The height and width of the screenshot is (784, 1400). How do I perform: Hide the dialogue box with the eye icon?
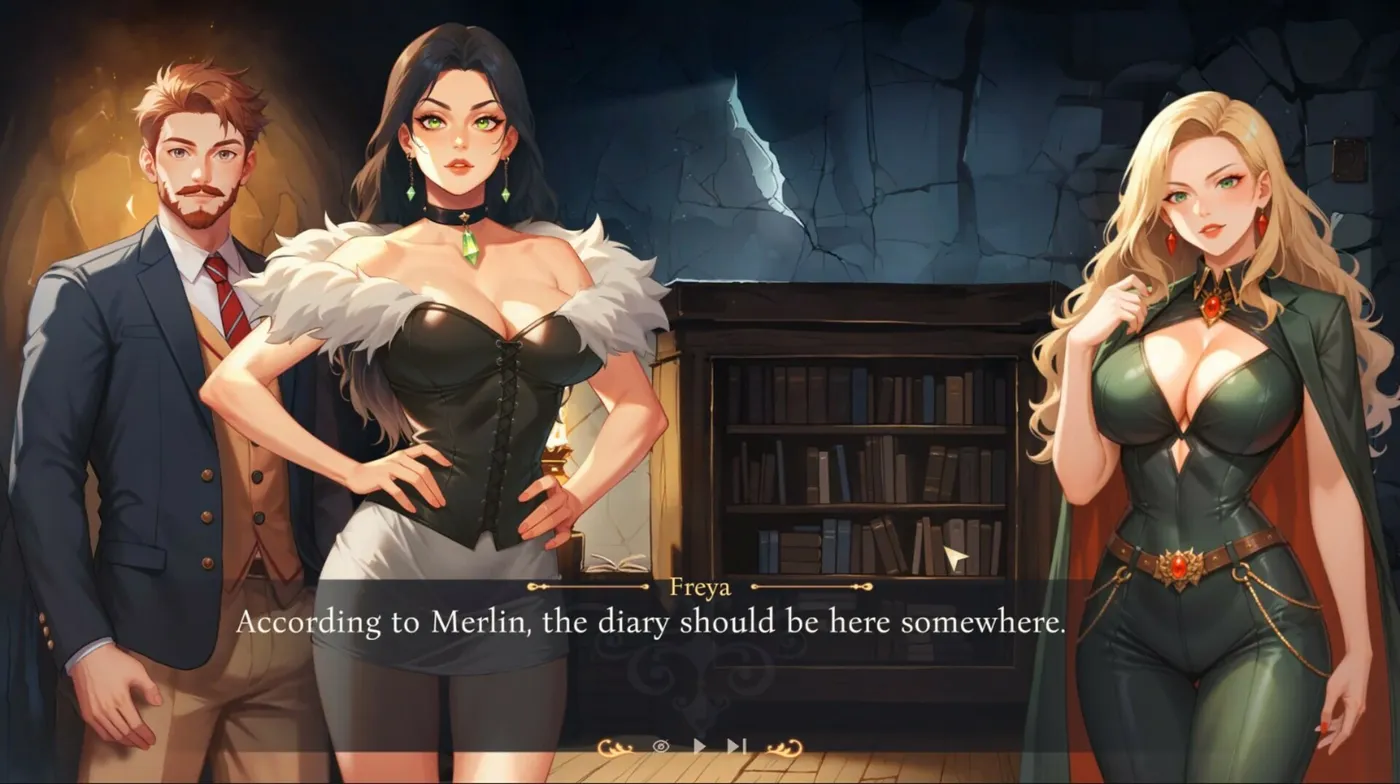(x=660, y=746)
